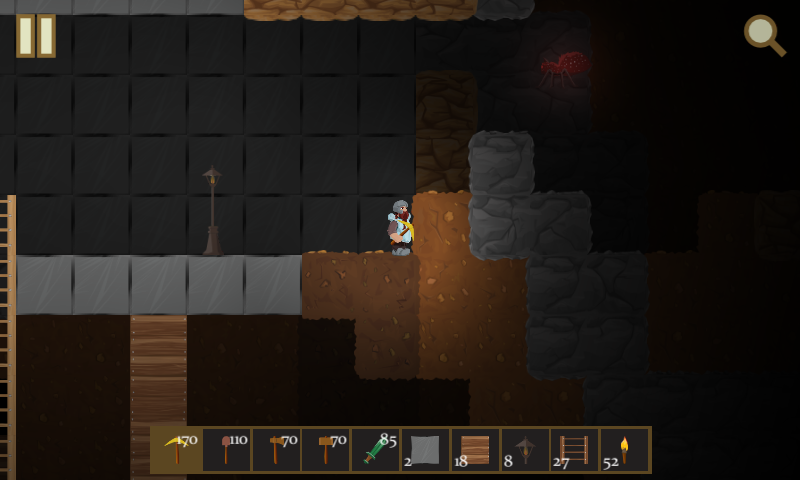Viewport: 800px width, 480px height.
Task: Pick the wooden plank block slot
Action: tap(475, 450)
